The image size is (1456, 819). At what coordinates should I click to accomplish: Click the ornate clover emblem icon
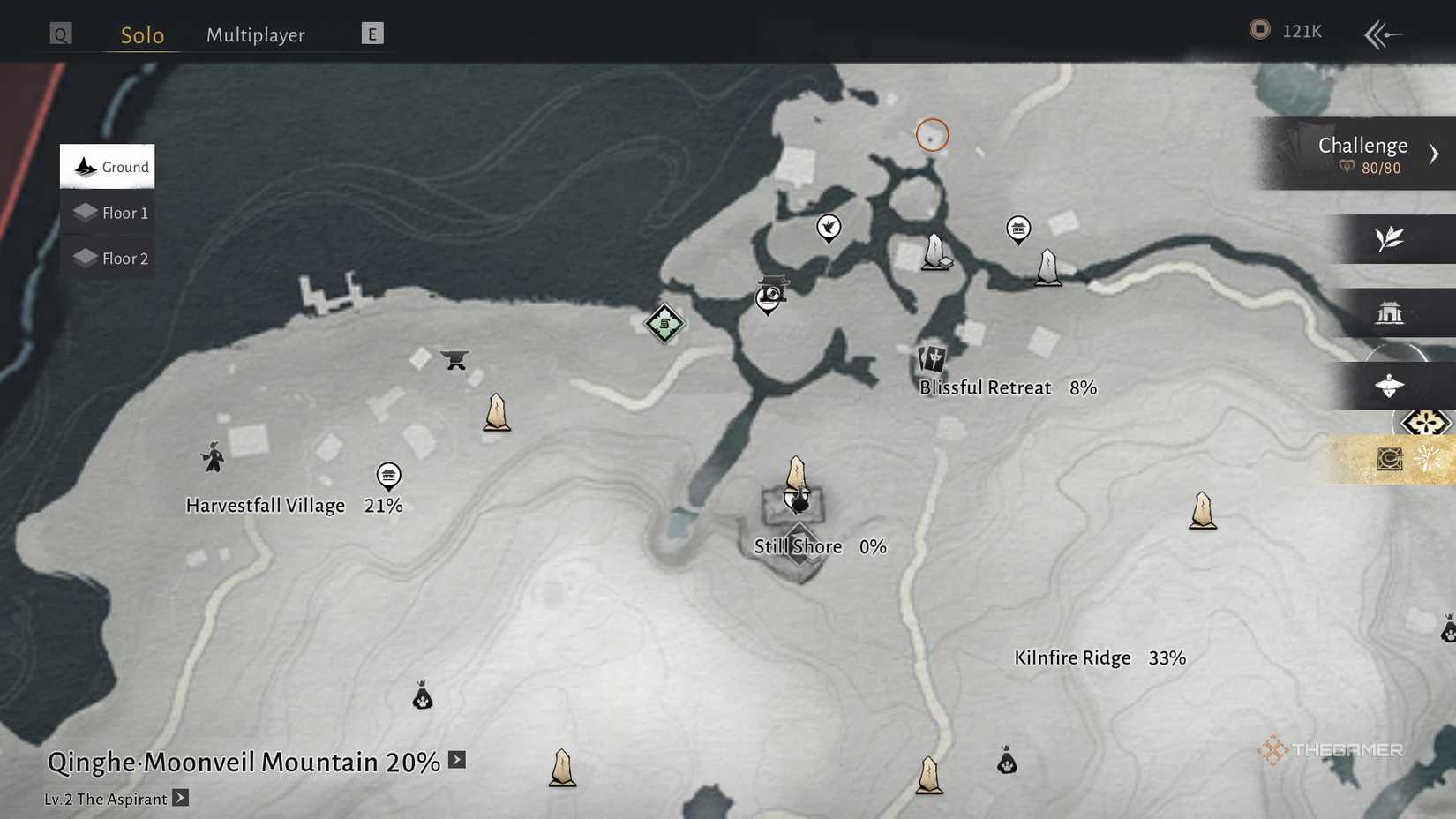[1428, 423]
